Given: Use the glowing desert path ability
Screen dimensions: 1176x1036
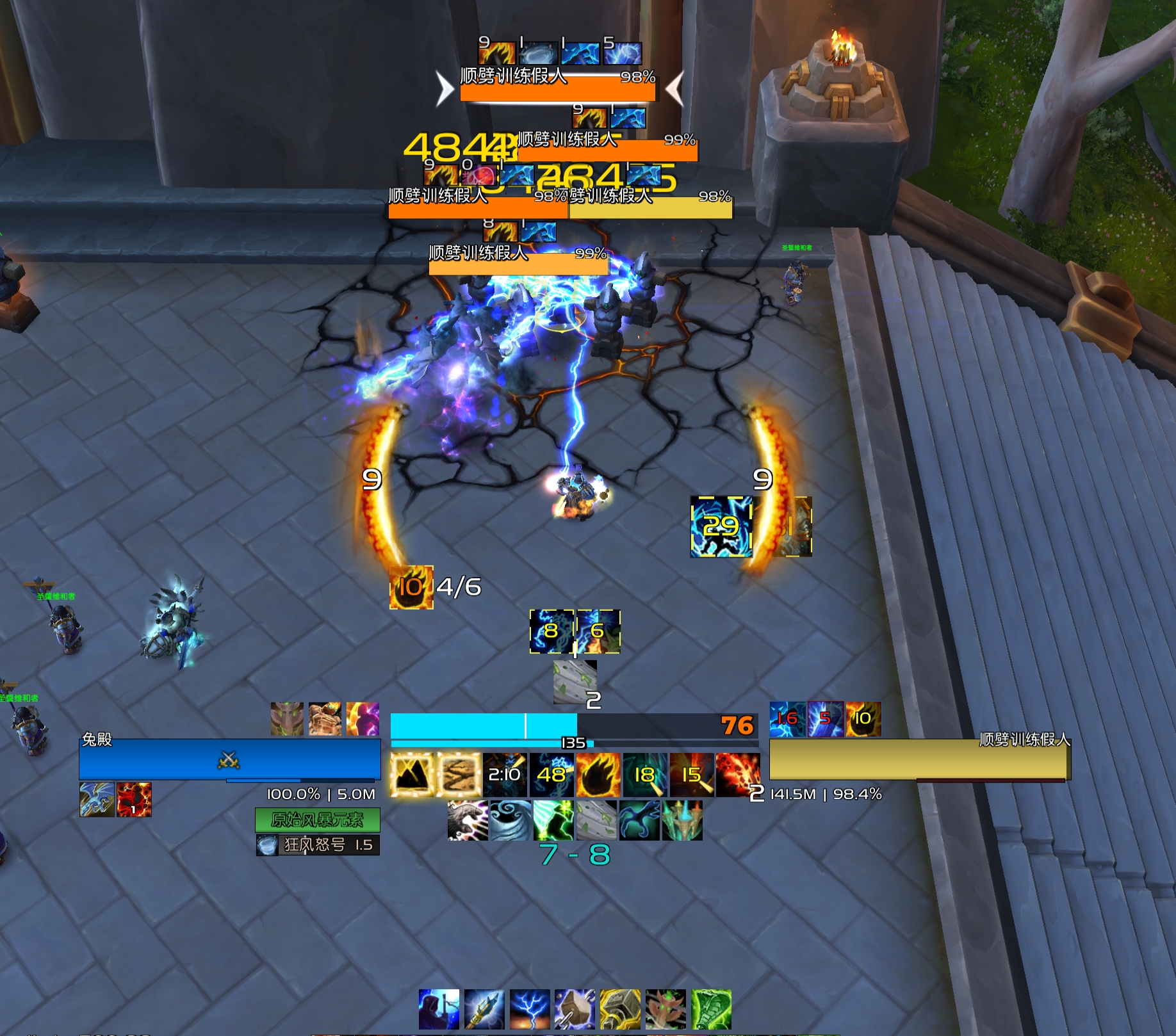Looking at the screenshot, I should pos(459,775).
